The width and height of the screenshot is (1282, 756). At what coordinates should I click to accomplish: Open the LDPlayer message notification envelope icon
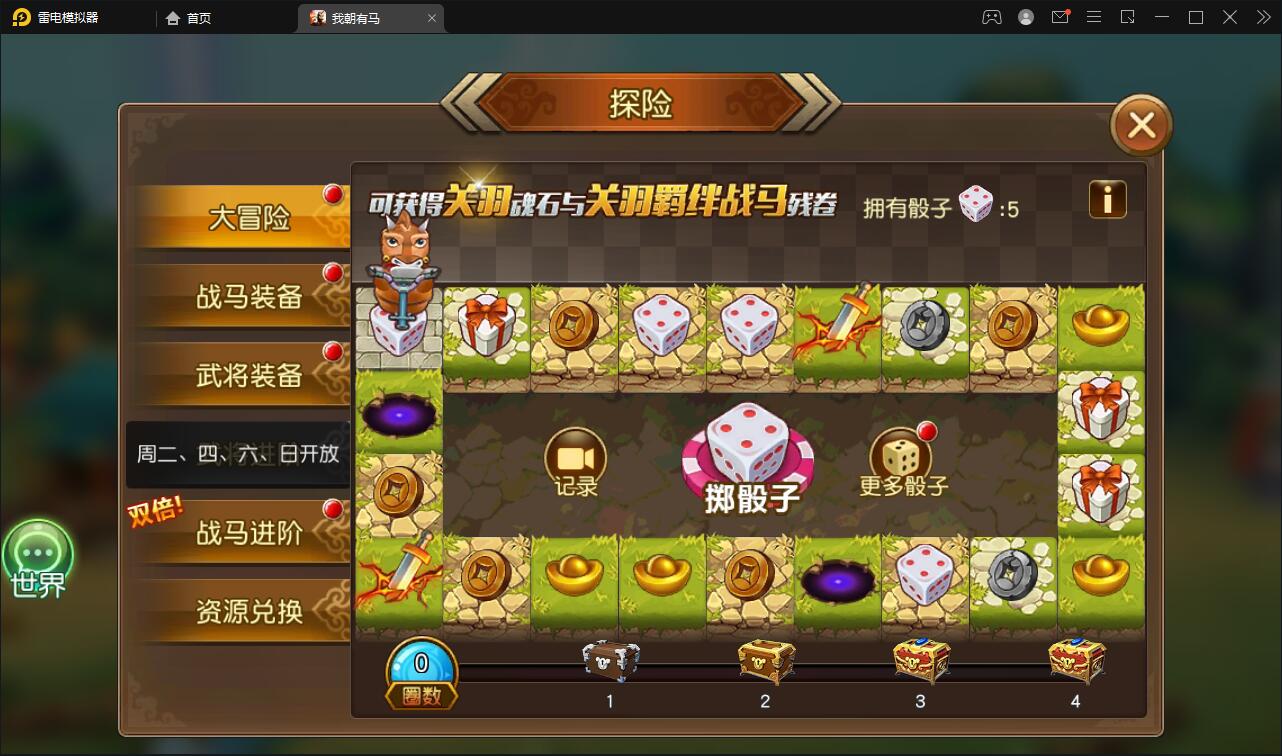pos(1060,17)
